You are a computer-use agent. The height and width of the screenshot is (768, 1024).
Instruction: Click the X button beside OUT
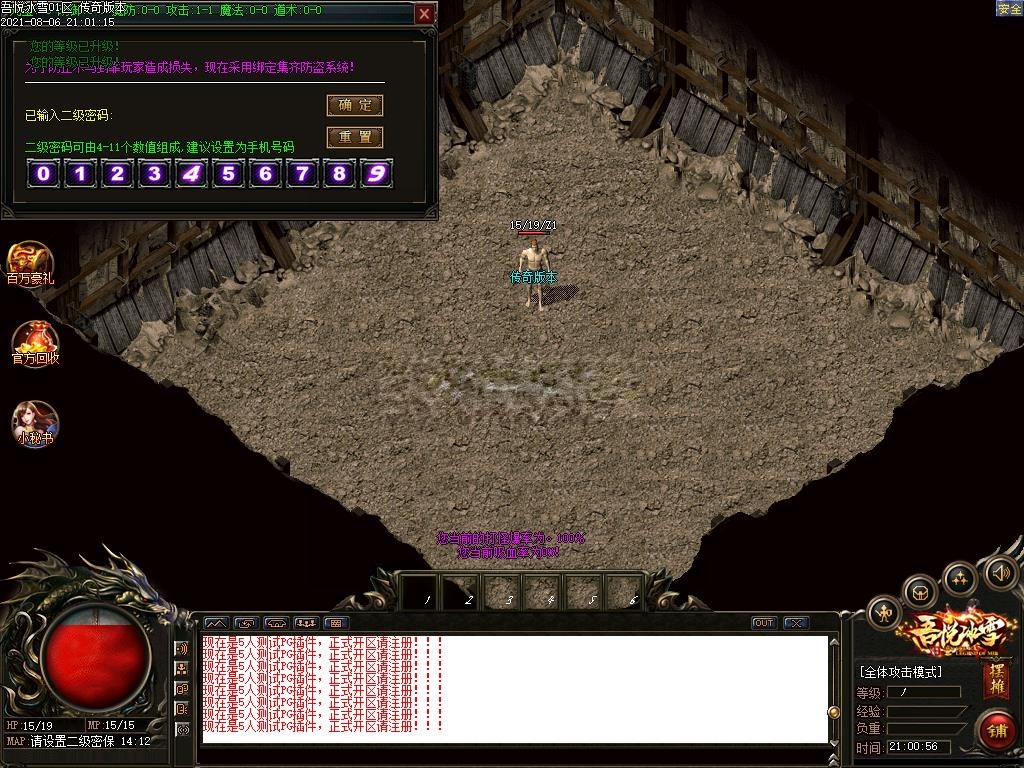coord(796,623)
